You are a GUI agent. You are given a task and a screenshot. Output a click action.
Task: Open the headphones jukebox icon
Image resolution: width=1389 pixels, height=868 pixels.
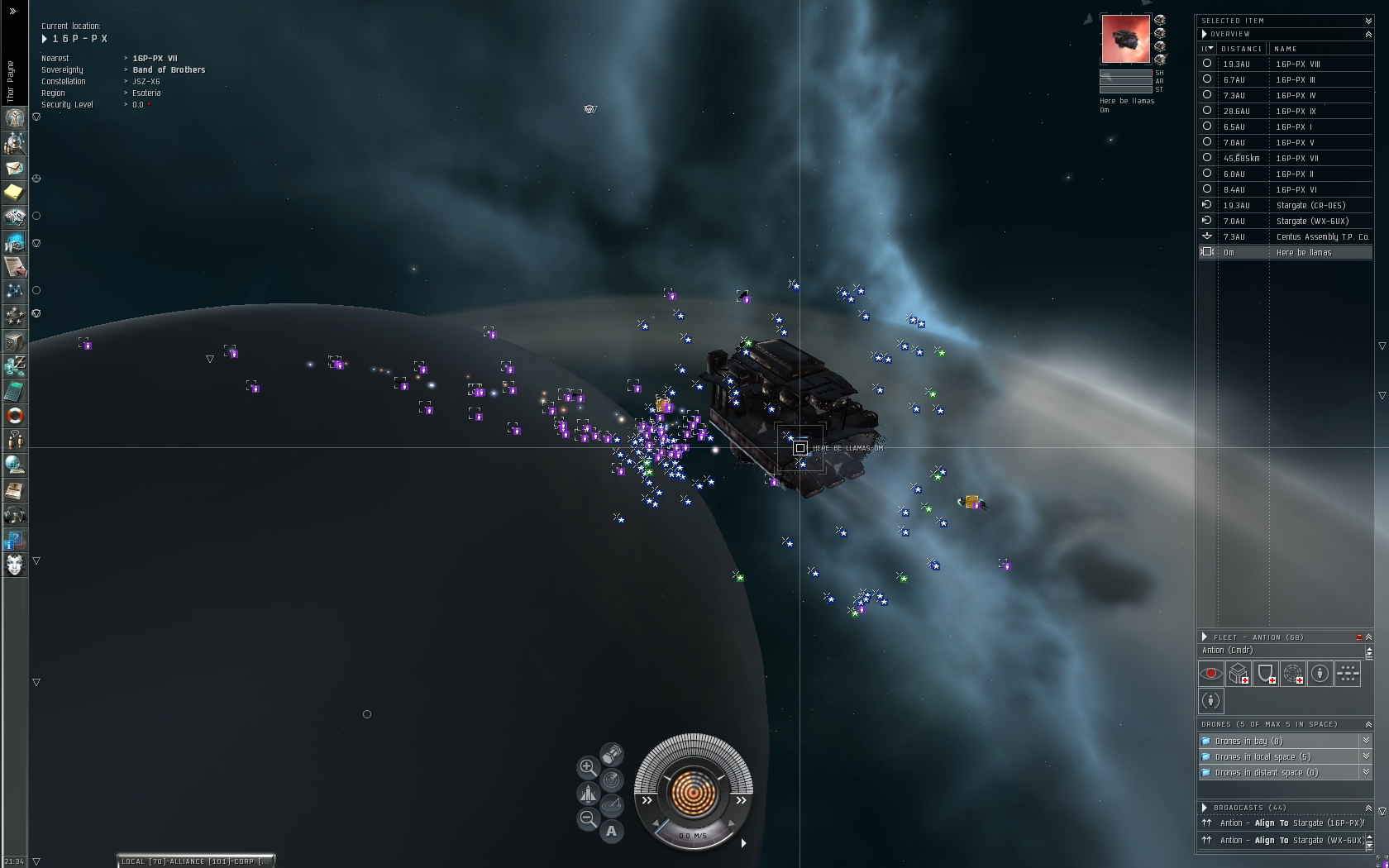click(15, 516)
